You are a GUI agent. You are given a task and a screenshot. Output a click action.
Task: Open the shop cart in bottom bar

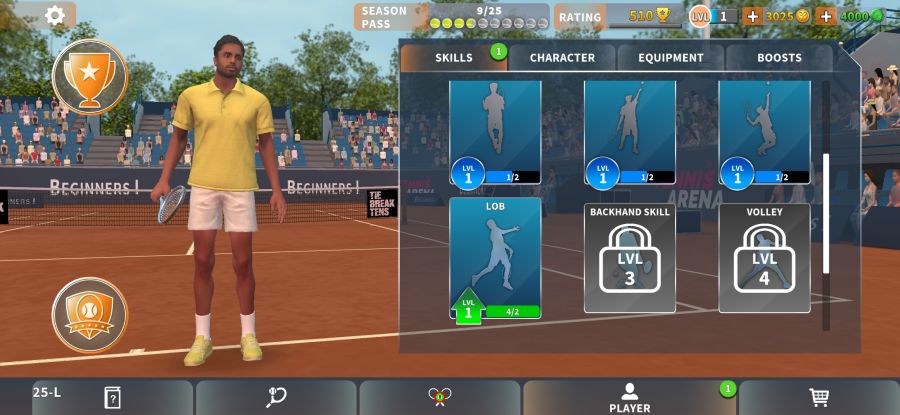[819, 397]
